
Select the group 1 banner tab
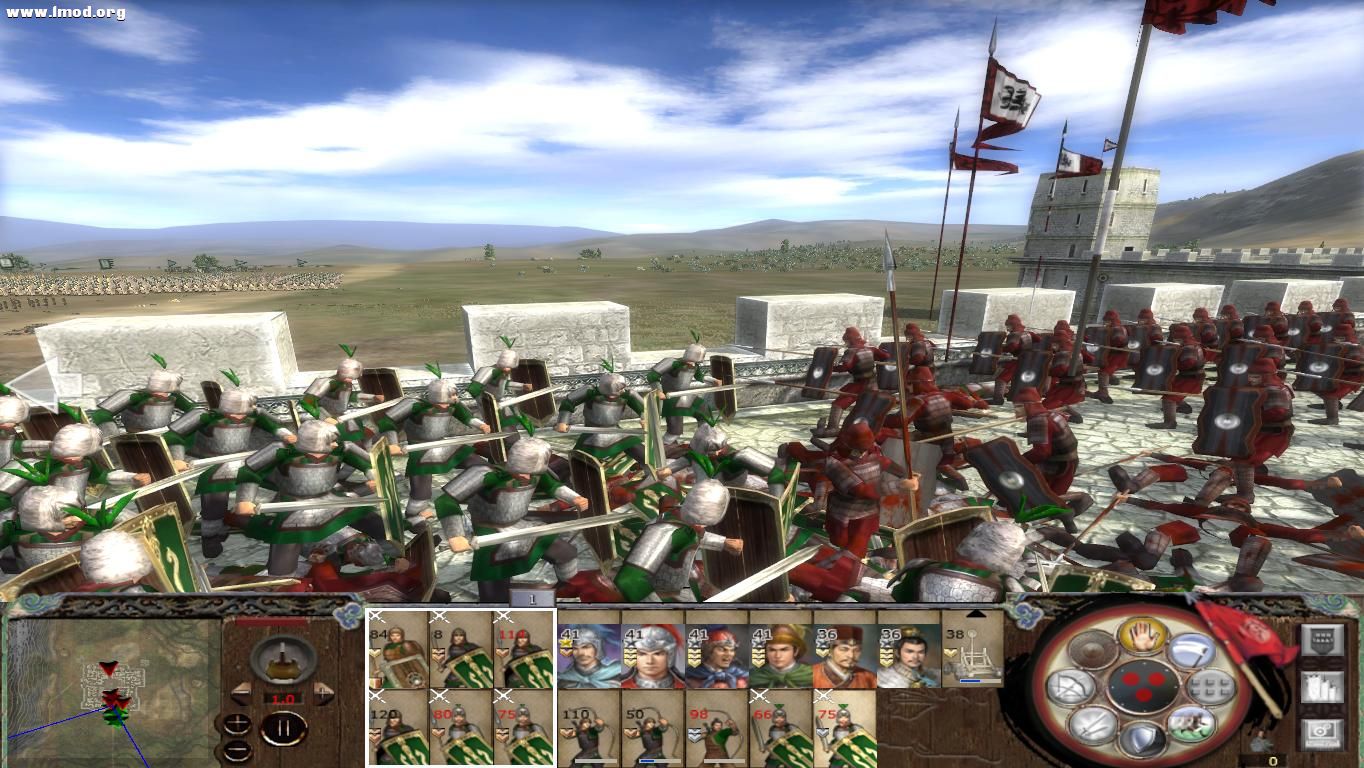pos(532,597)
